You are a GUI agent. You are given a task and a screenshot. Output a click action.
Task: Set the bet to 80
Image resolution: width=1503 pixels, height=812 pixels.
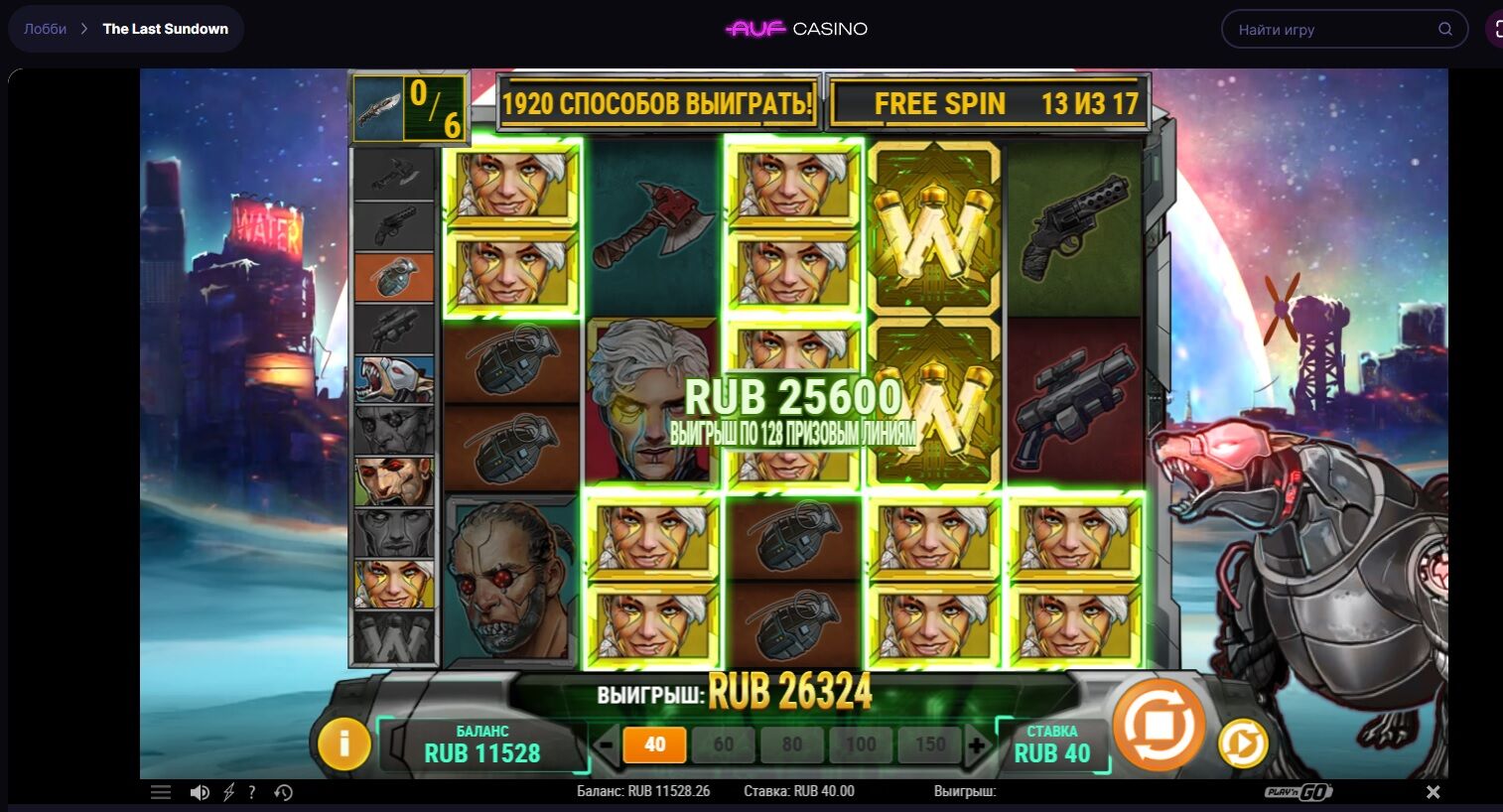[x=791, y=744]
